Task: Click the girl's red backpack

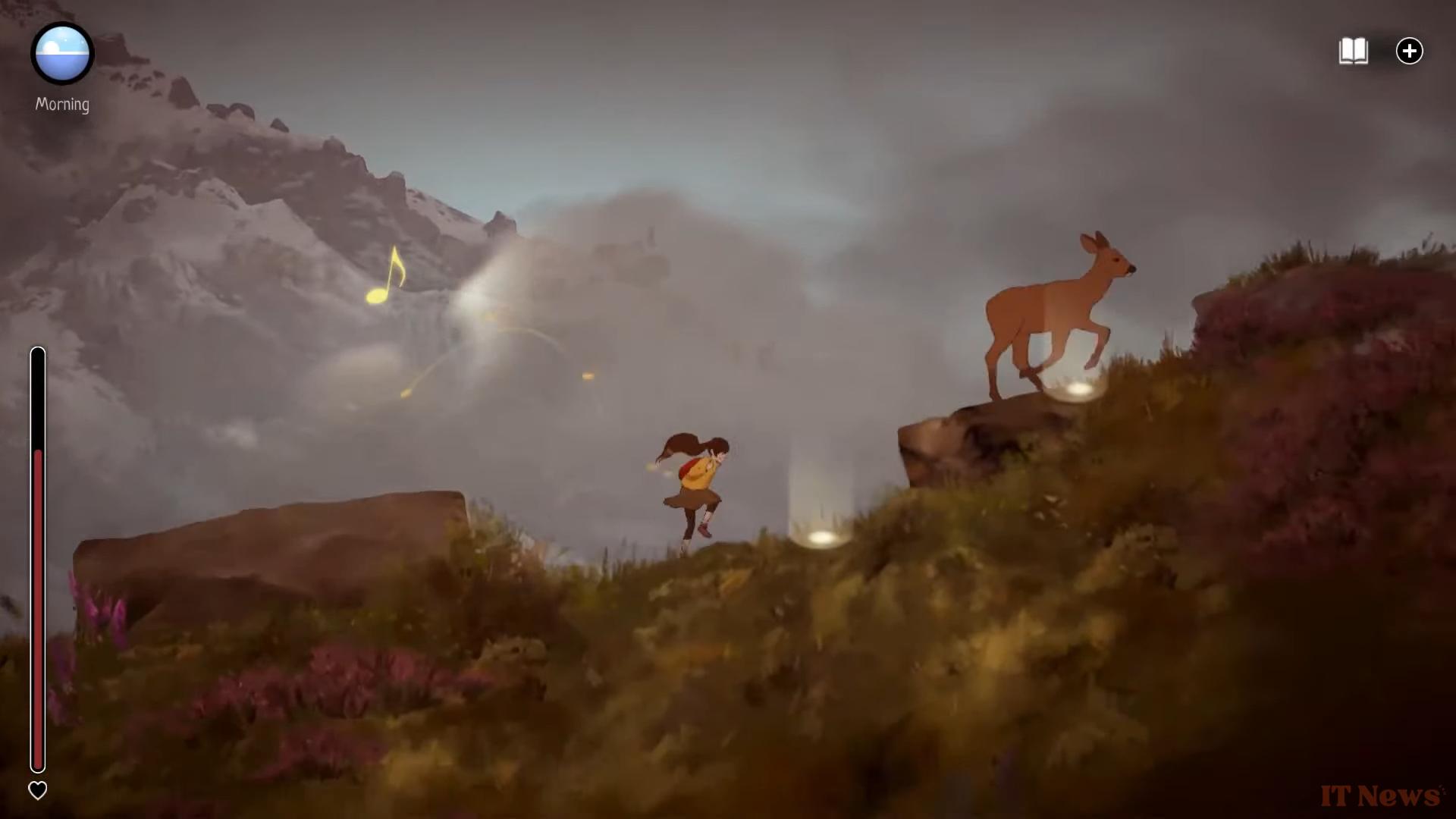Action: point(687,469)
